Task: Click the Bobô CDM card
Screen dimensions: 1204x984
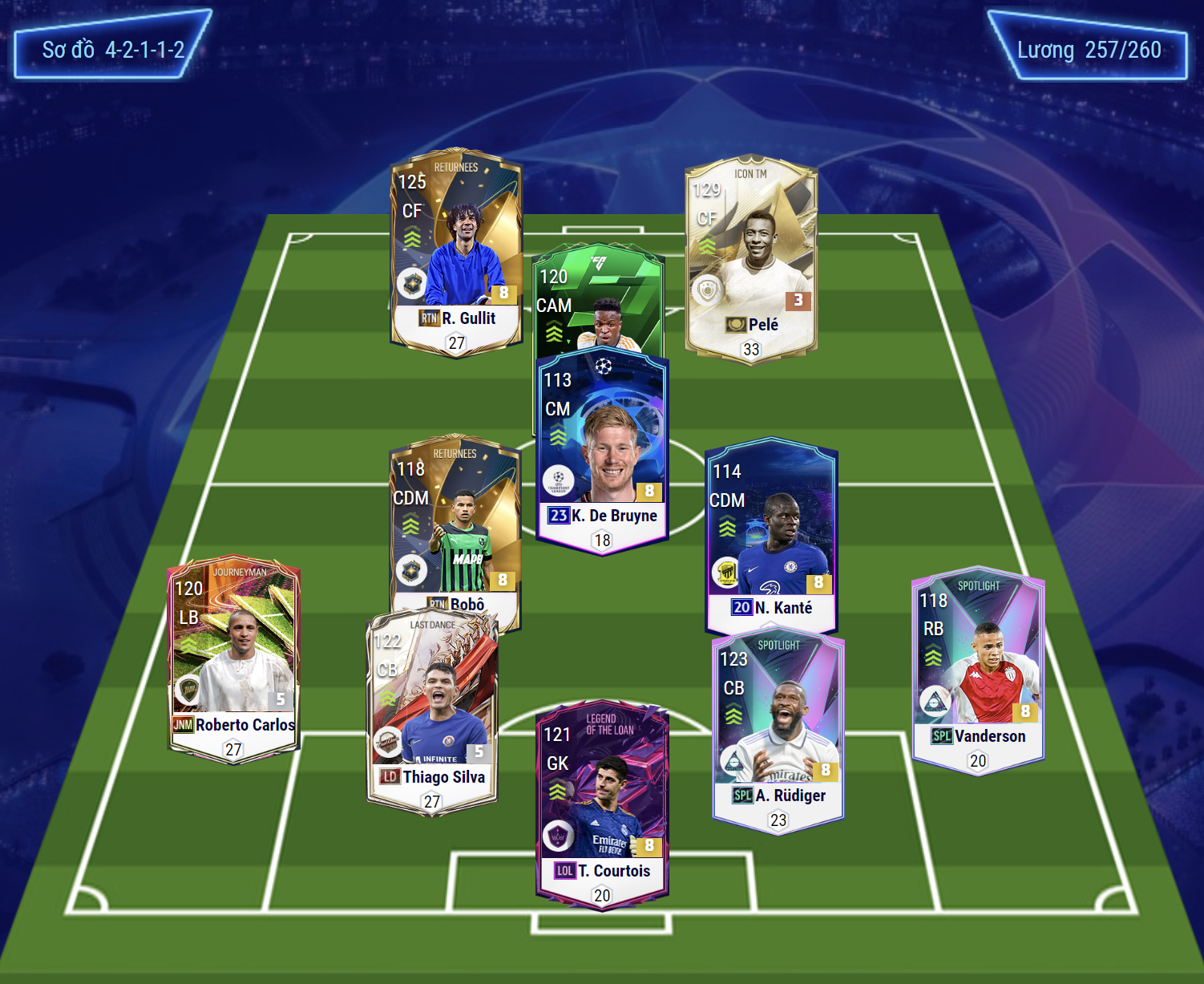Action: (x=455, y=521)
